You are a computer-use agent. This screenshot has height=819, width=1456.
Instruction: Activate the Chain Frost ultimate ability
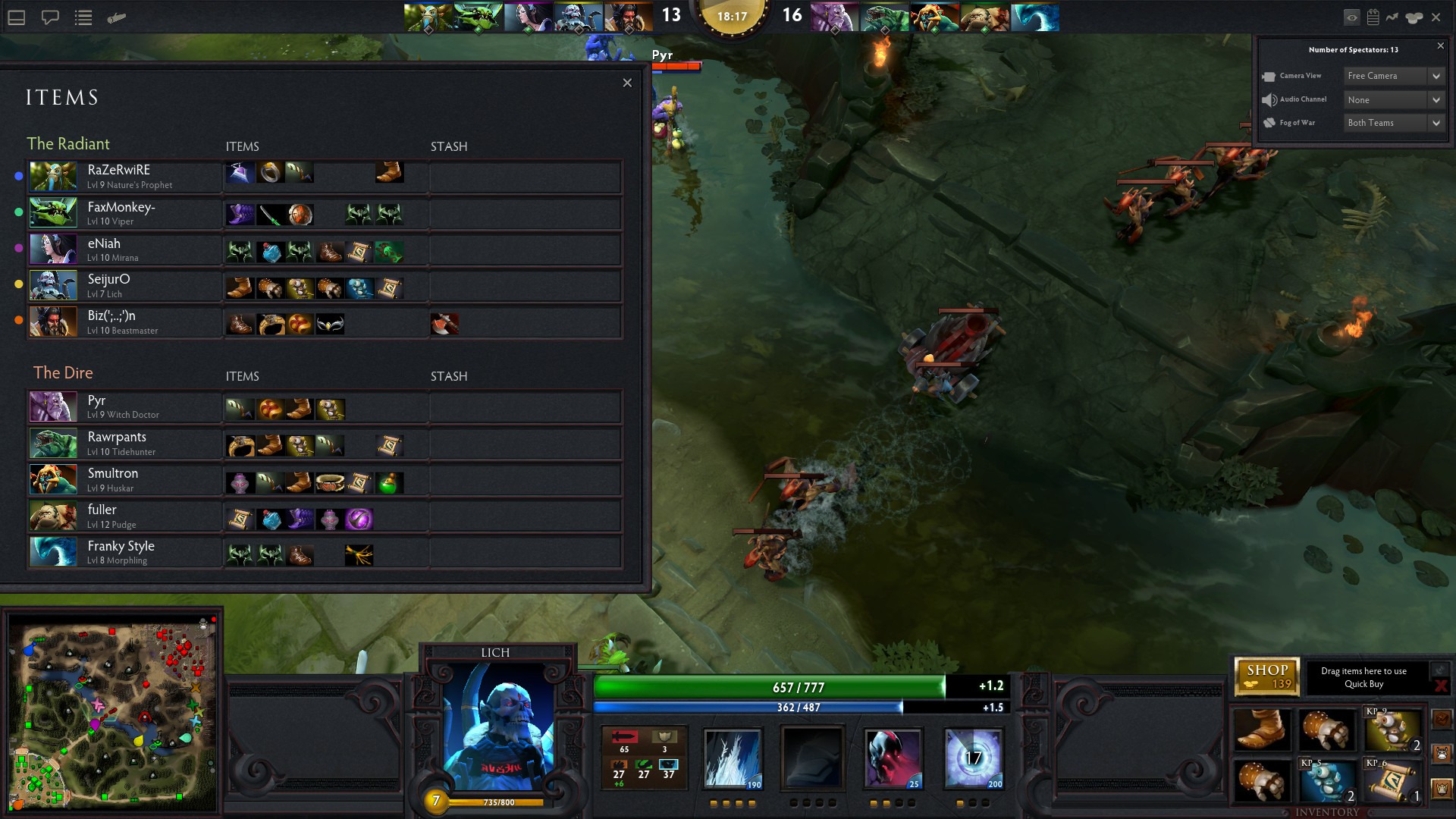[x=974, y=758]
